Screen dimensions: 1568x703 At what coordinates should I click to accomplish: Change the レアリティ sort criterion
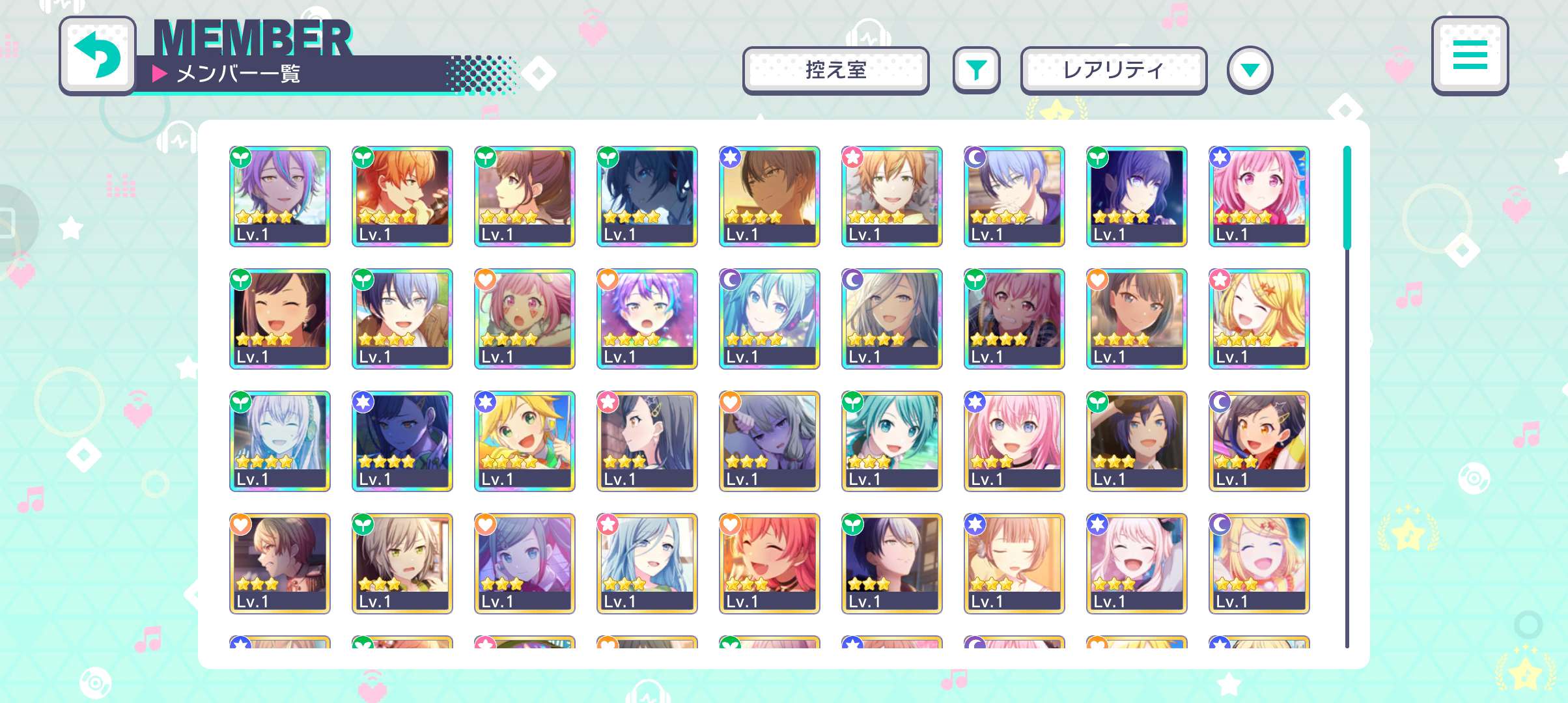click(x=1113, y=70)
